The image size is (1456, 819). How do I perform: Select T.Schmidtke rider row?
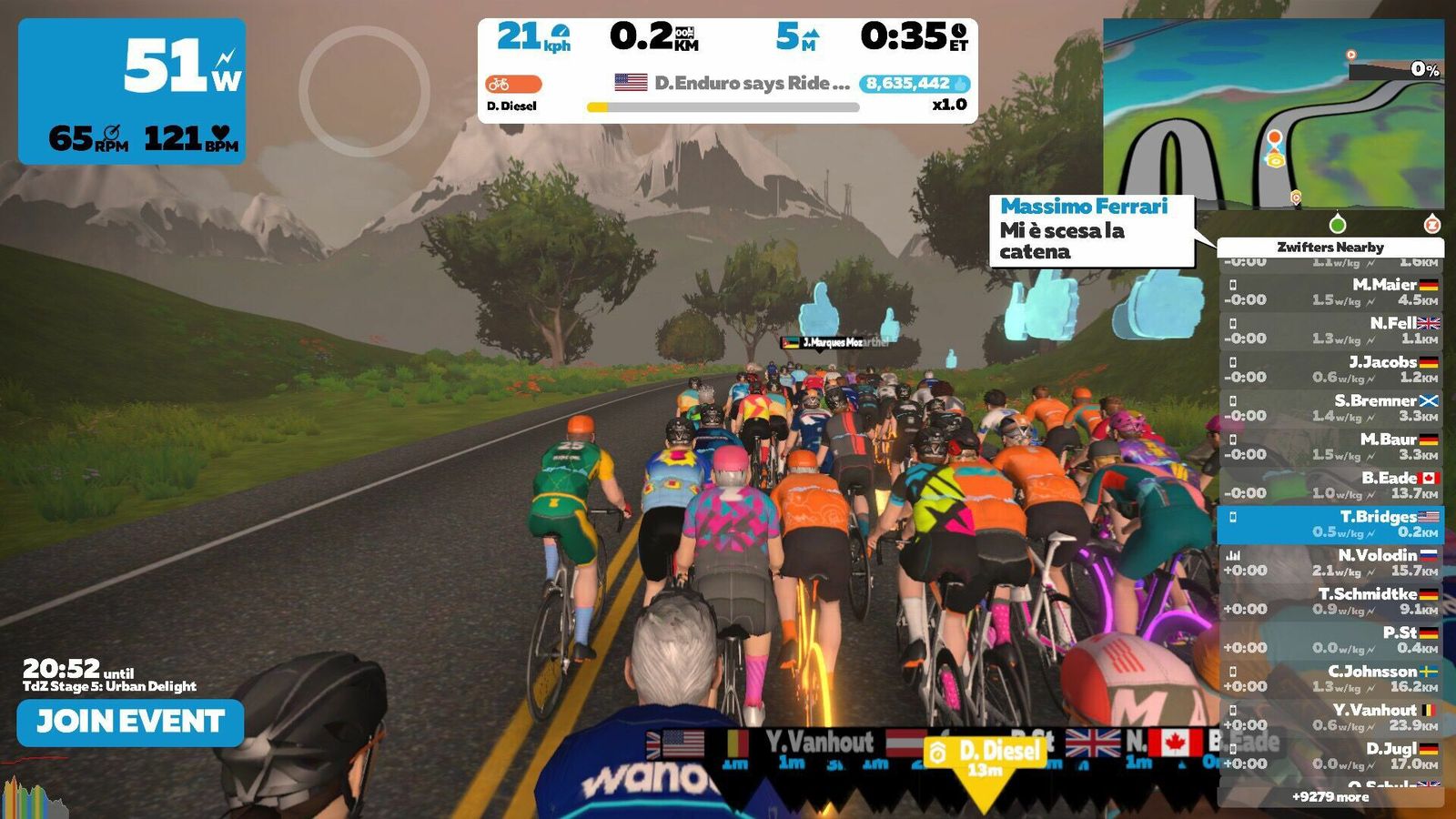[x=1330, y=602]
